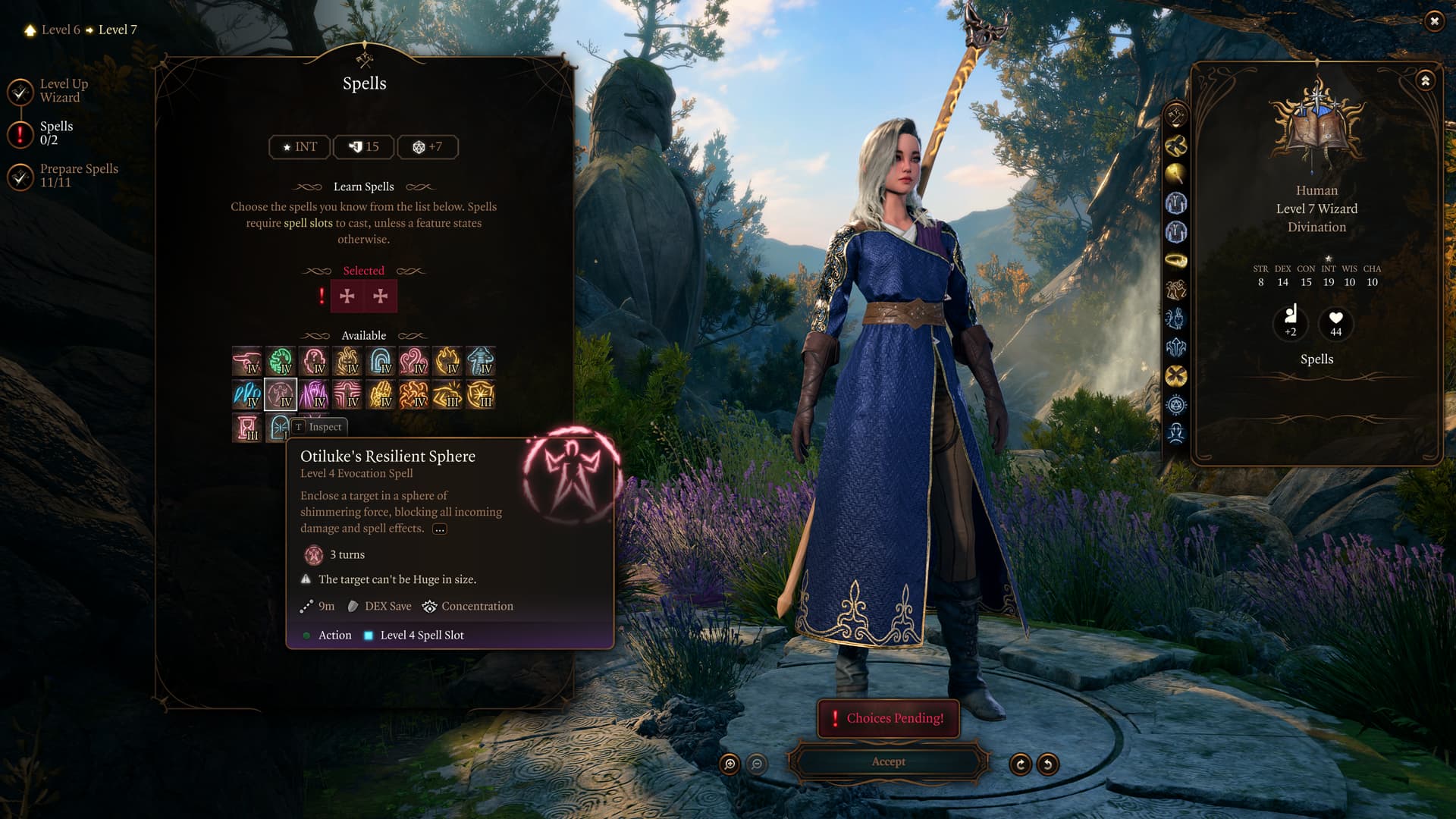The image size is (1456, 819).
Task: Rotate the character counter-clockwise
Action: [1047, 764]
